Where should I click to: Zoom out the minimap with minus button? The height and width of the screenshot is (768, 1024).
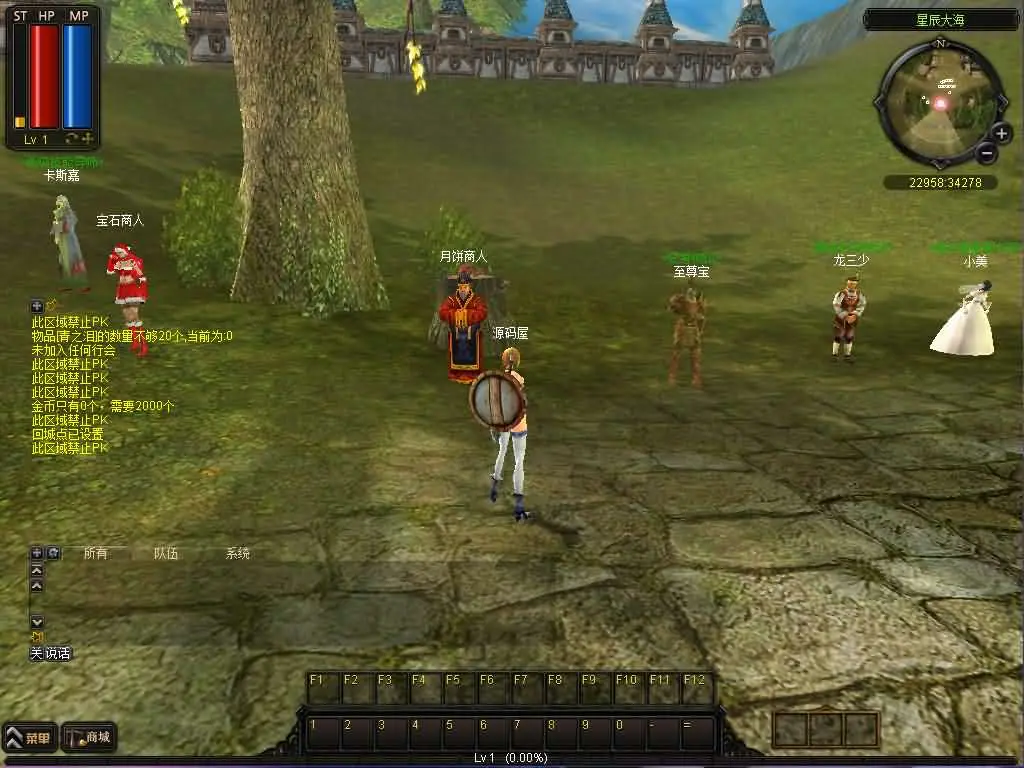986,153
